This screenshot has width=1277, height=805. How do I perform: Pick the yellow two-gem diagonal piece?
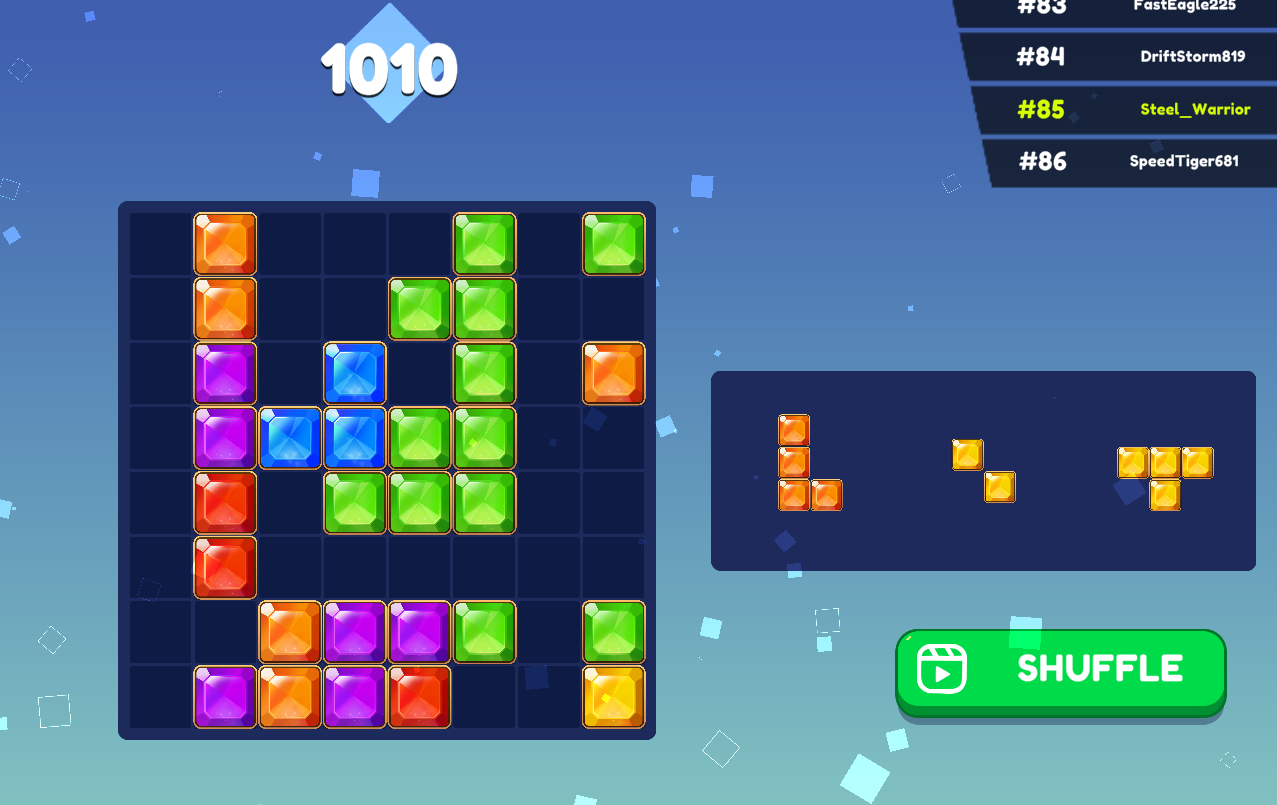pos(984,471)
